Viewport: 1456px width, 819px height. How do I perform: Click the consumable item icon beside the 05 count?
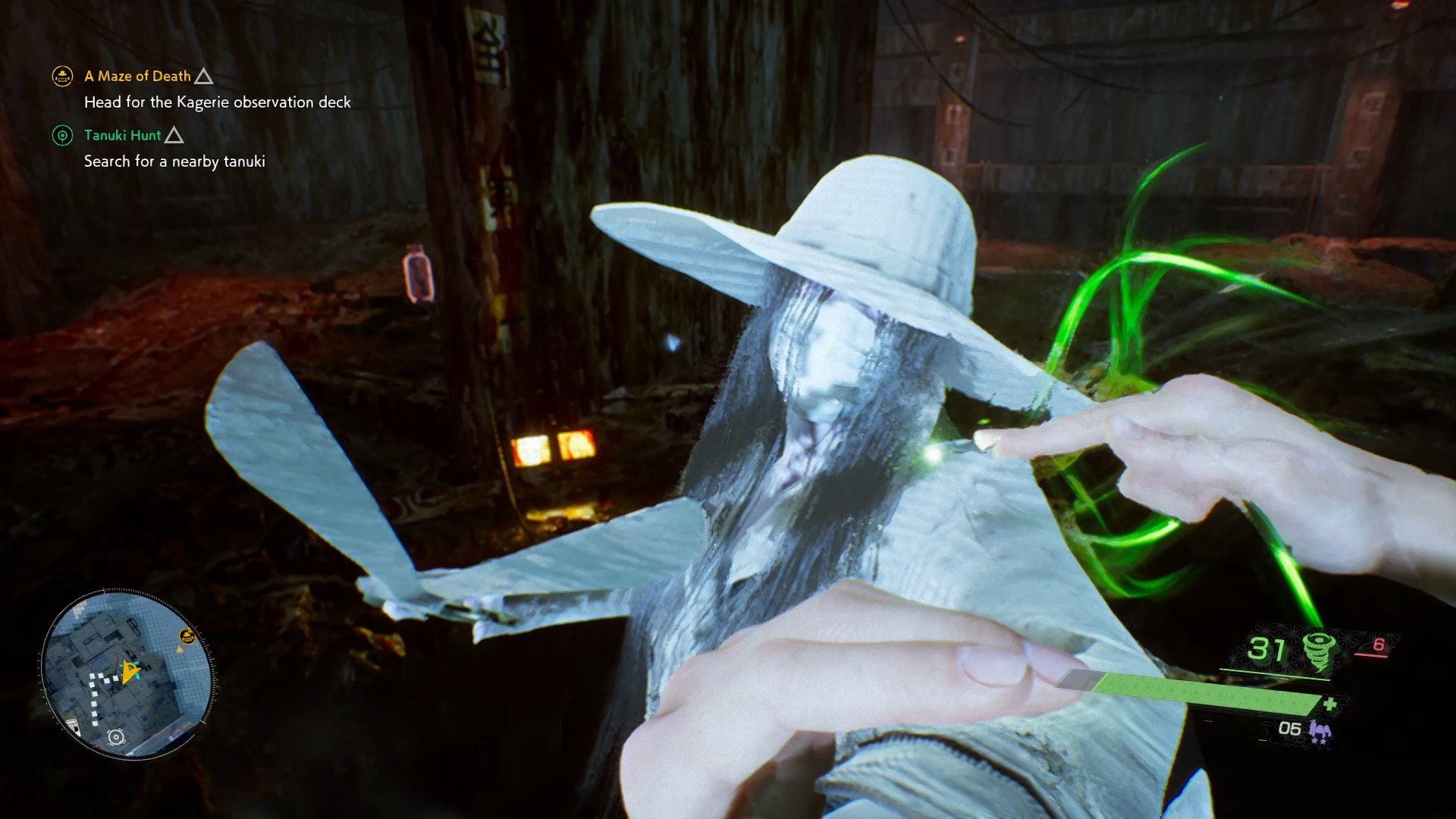(x=1320, y=730)
